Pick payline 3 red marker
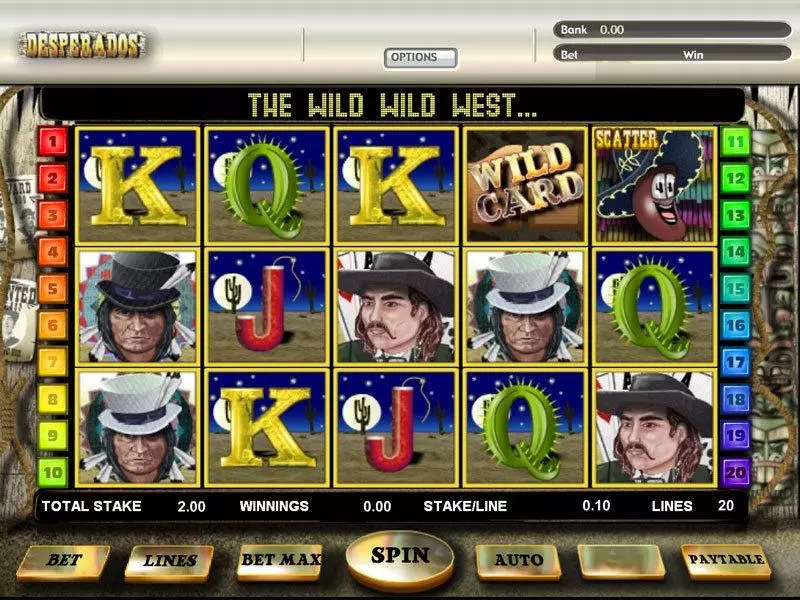 [51, 216]
